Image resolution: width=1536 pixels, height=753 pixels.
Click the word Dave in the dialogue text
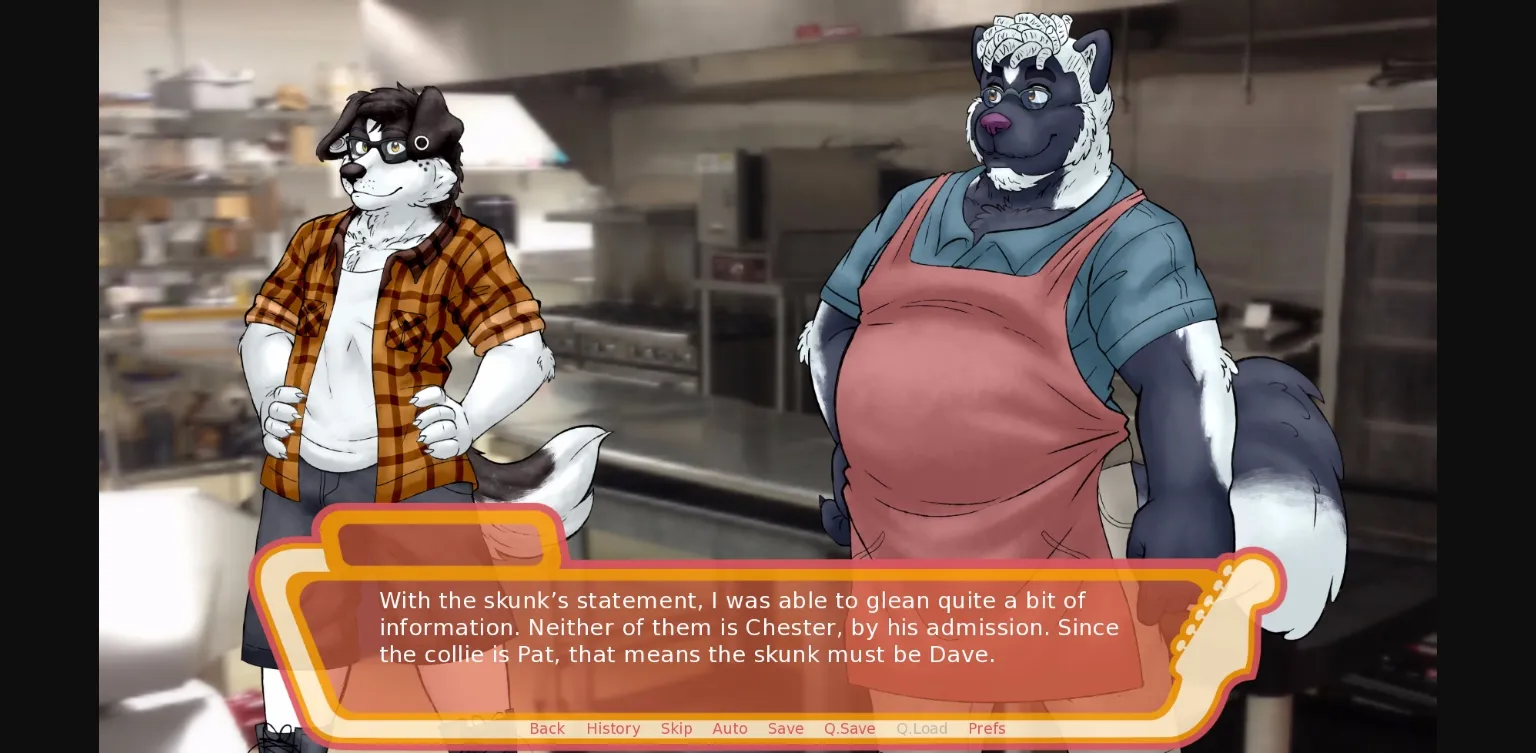(x=963, y=655)
